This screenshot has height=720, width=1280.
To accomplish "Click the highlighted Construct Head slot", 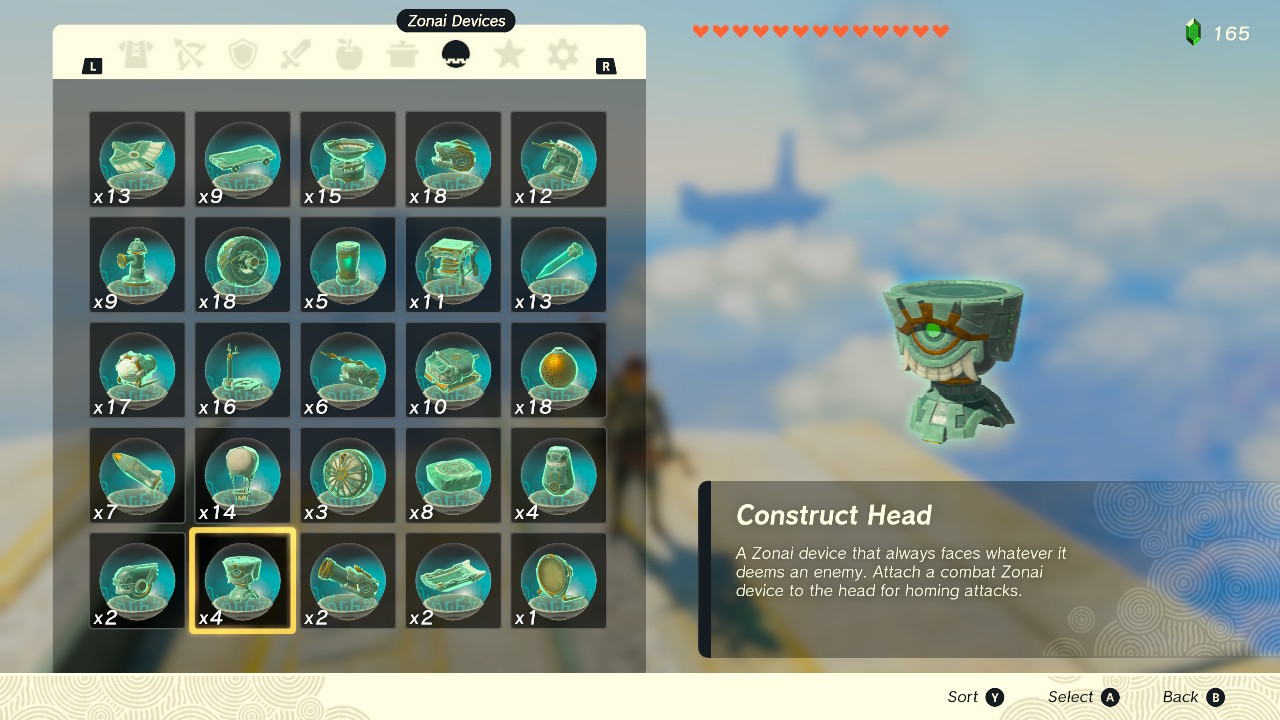I will (x=242, y=580).
